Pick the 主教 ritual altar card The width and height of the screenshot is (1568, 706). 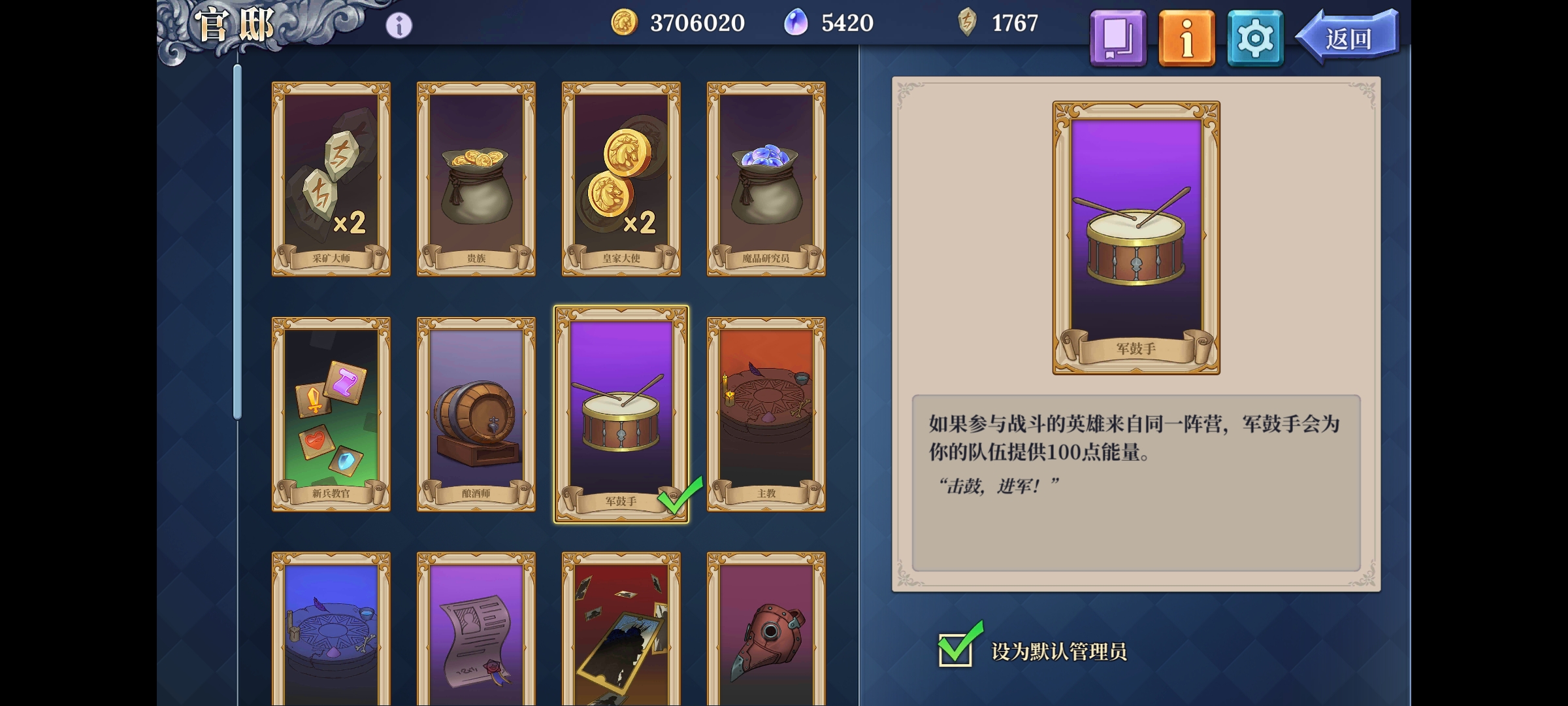coord(766,414)
